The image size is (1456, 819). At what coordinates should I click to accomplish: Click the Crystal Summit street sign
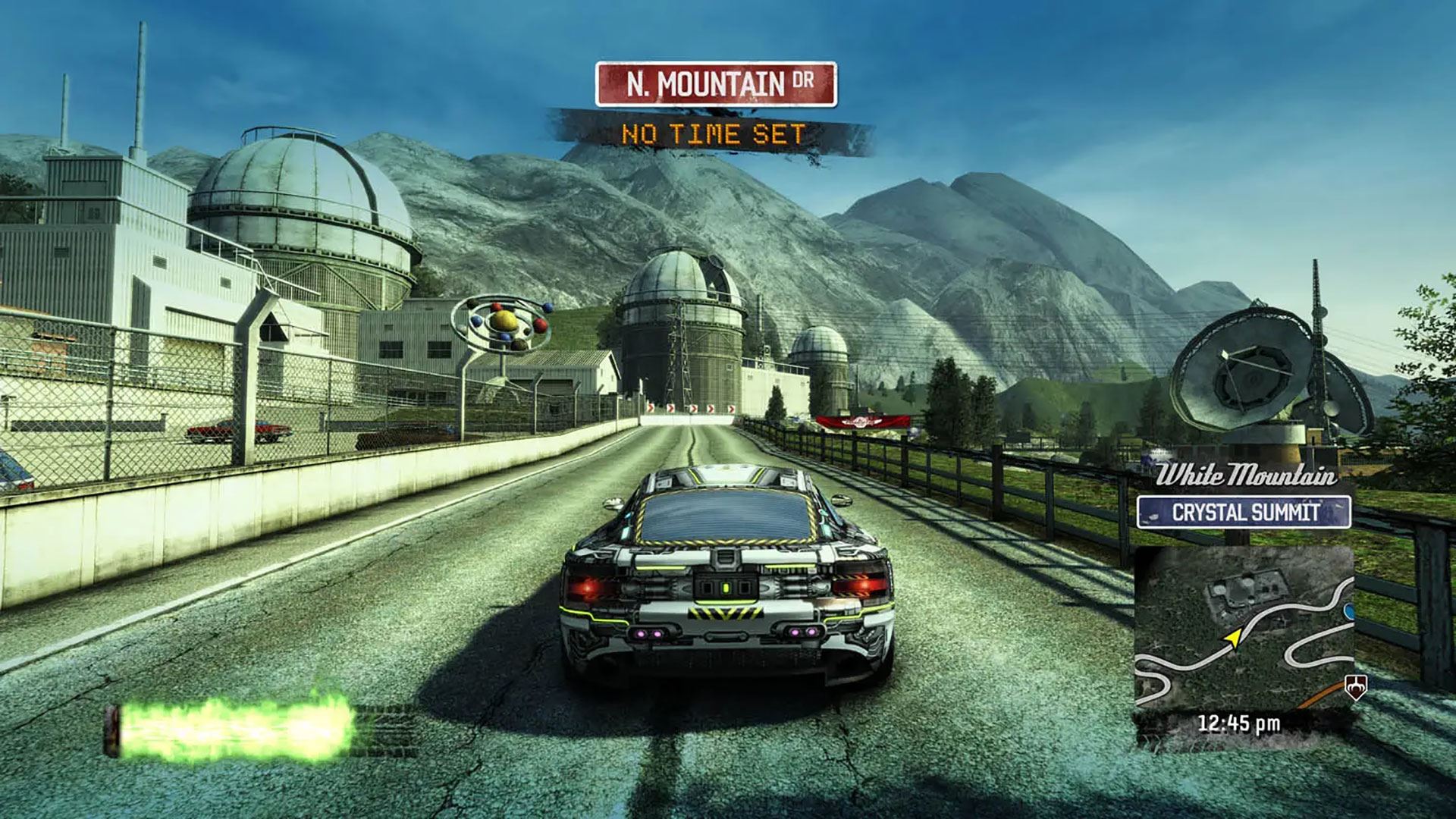[x=1244, y=512]
